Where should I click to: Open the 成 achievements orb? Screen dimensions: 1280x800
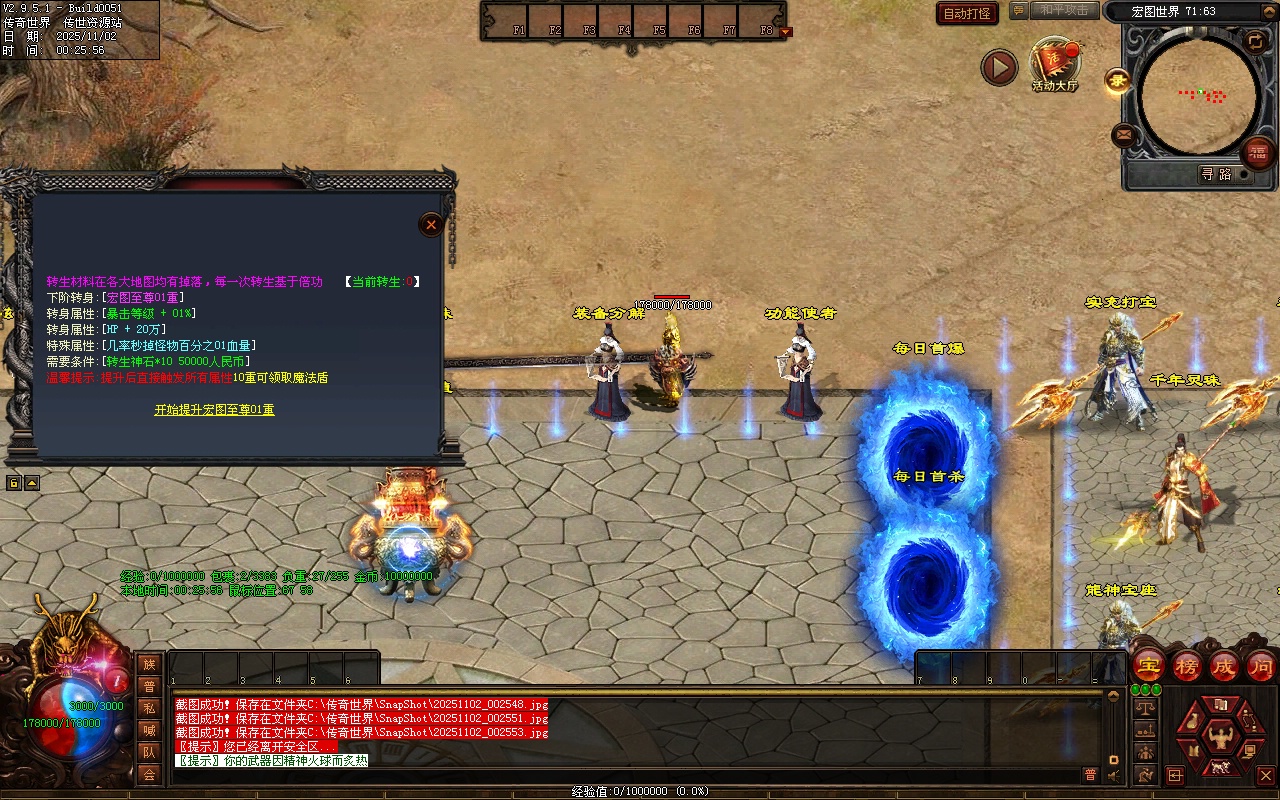1224,666
